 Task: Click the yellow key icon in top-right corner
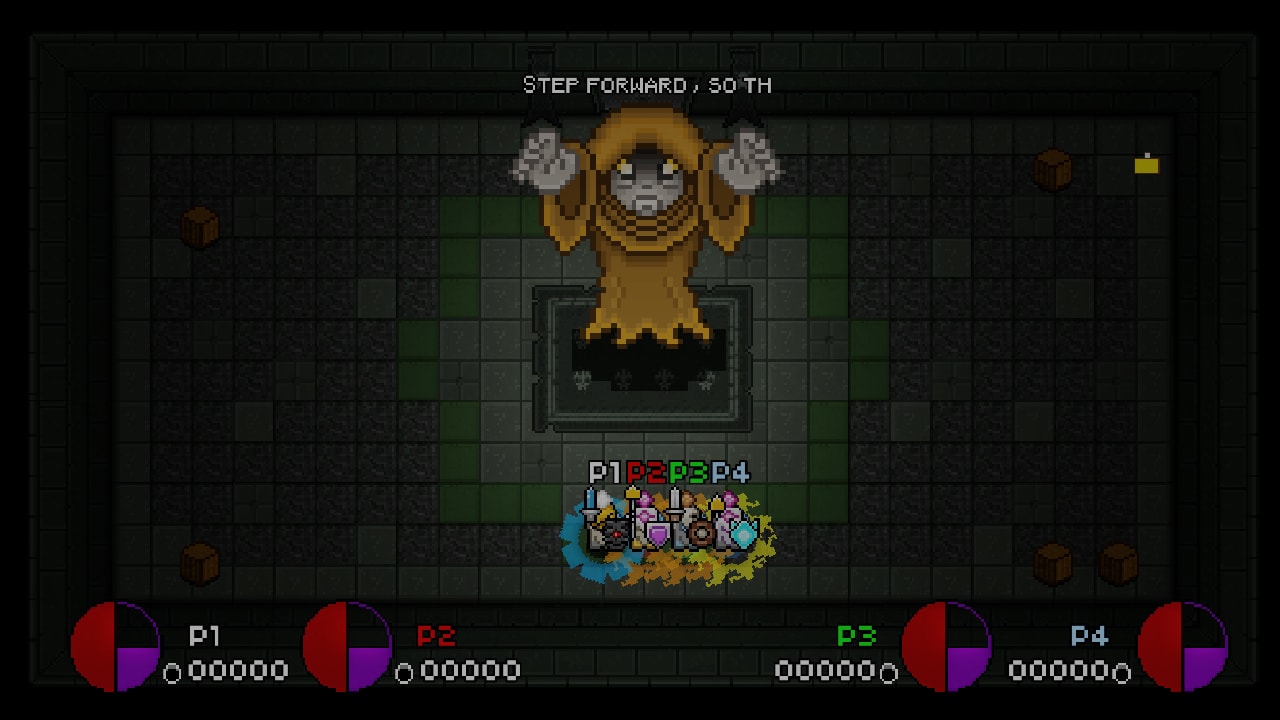click(1146, 165)
